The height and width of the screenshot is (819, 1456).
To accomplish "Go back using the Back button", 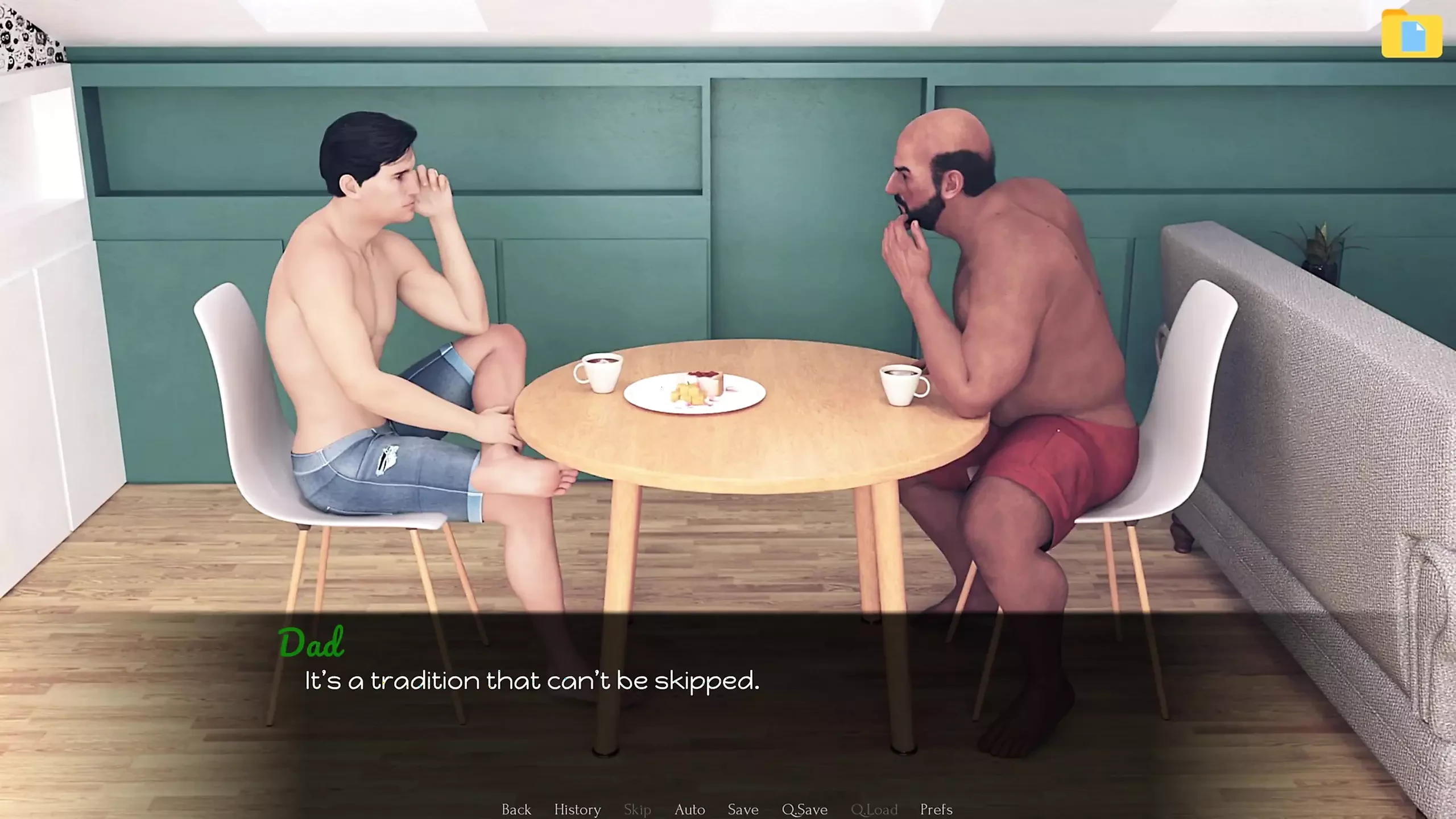I will click(x=516, y=809).
